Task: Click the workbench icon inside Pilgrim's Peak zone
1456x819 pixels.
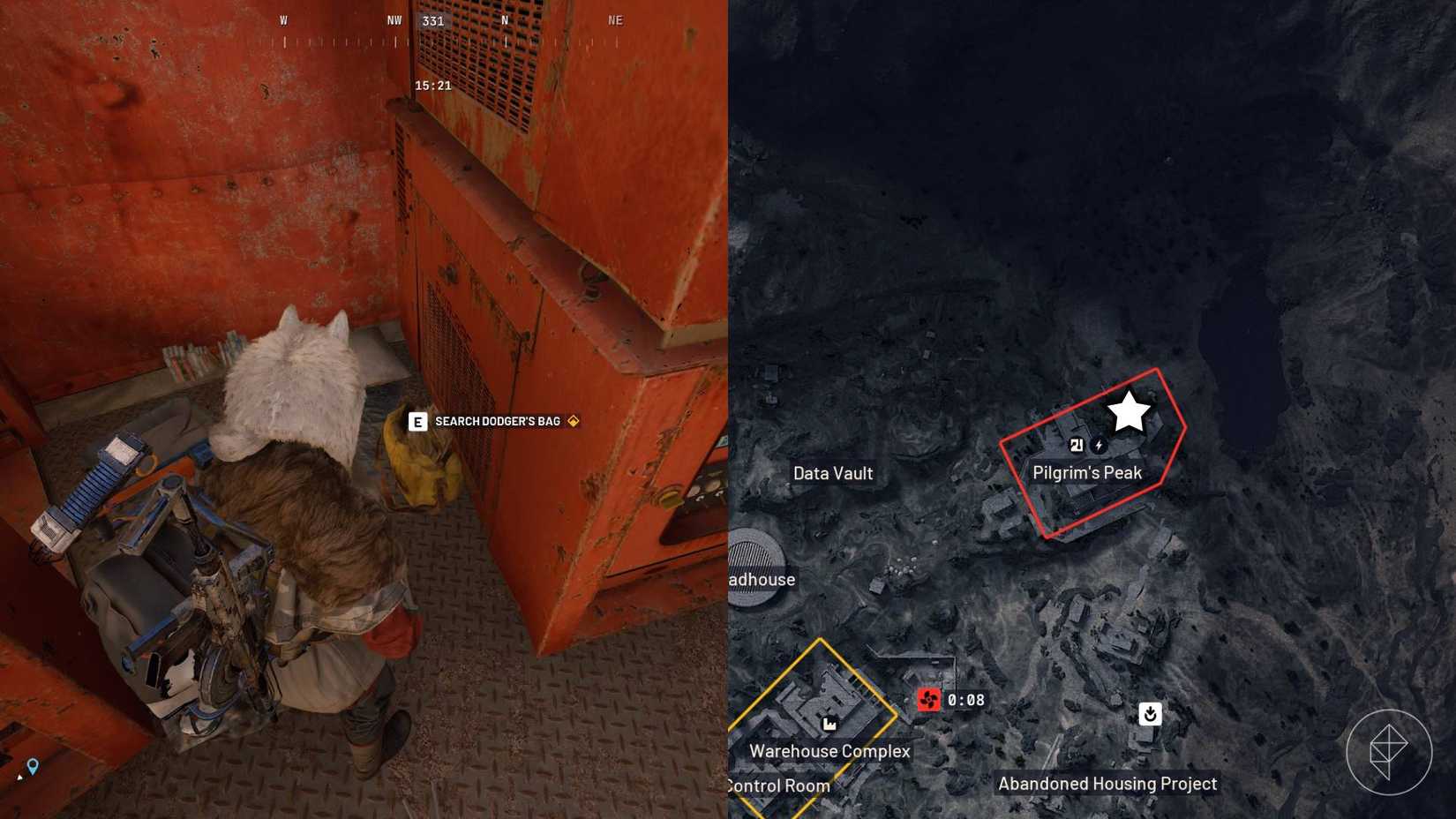Action: (1076, 447)
